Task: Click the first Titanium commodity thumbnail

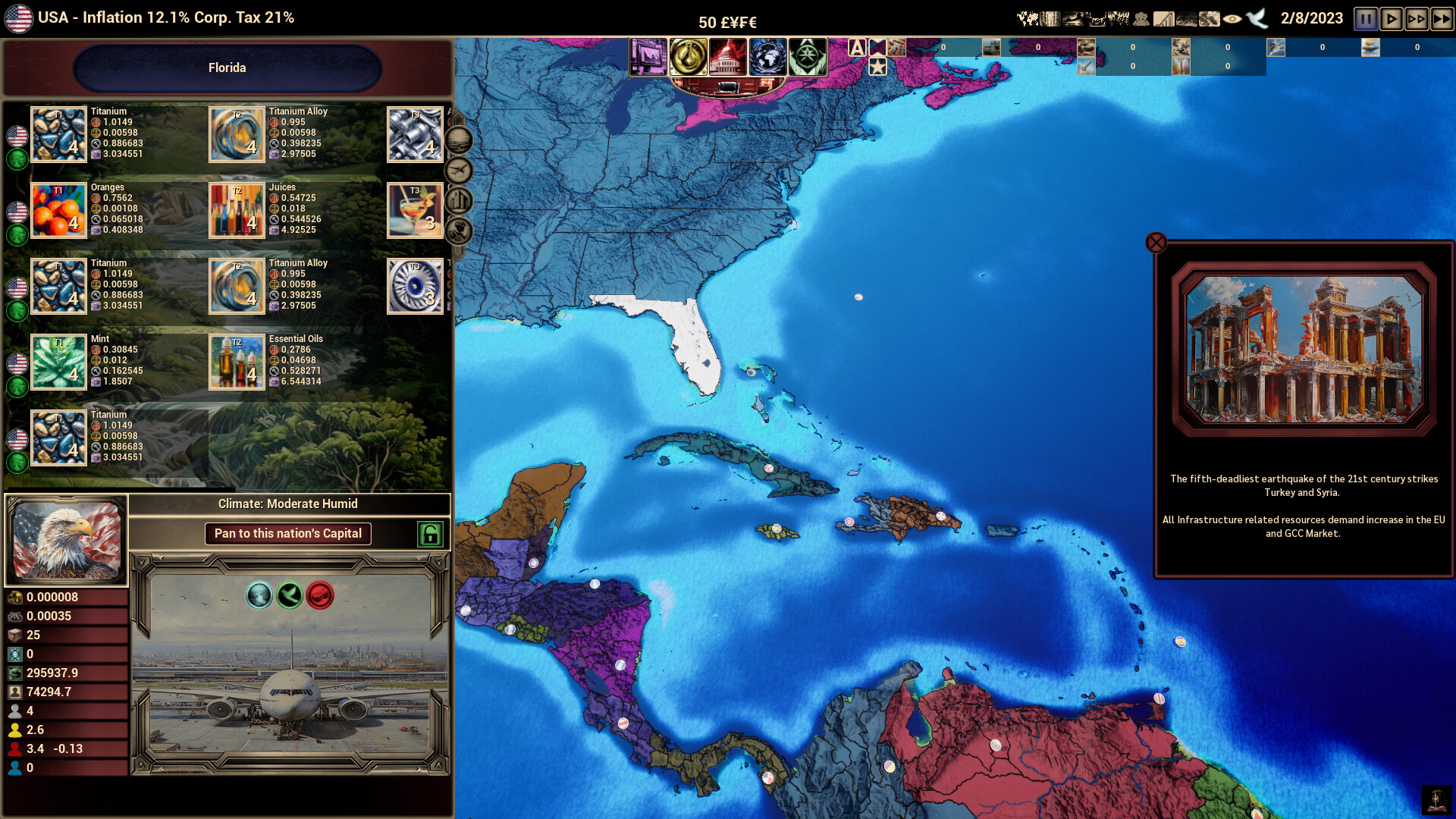Action: 58,134
